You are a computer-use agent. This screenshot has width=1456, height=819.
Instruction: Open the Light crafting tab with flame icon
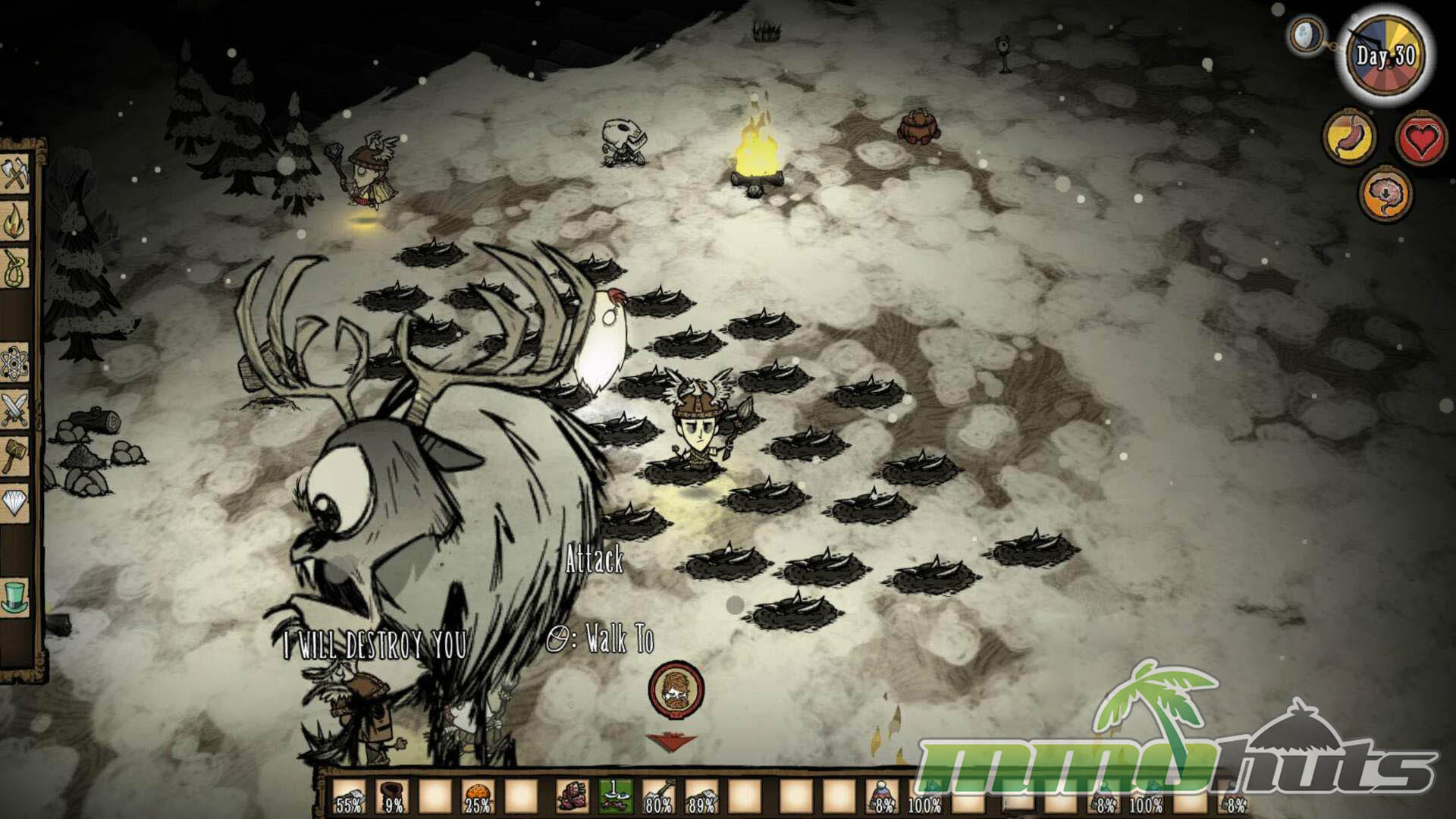[x=17, y=223]
